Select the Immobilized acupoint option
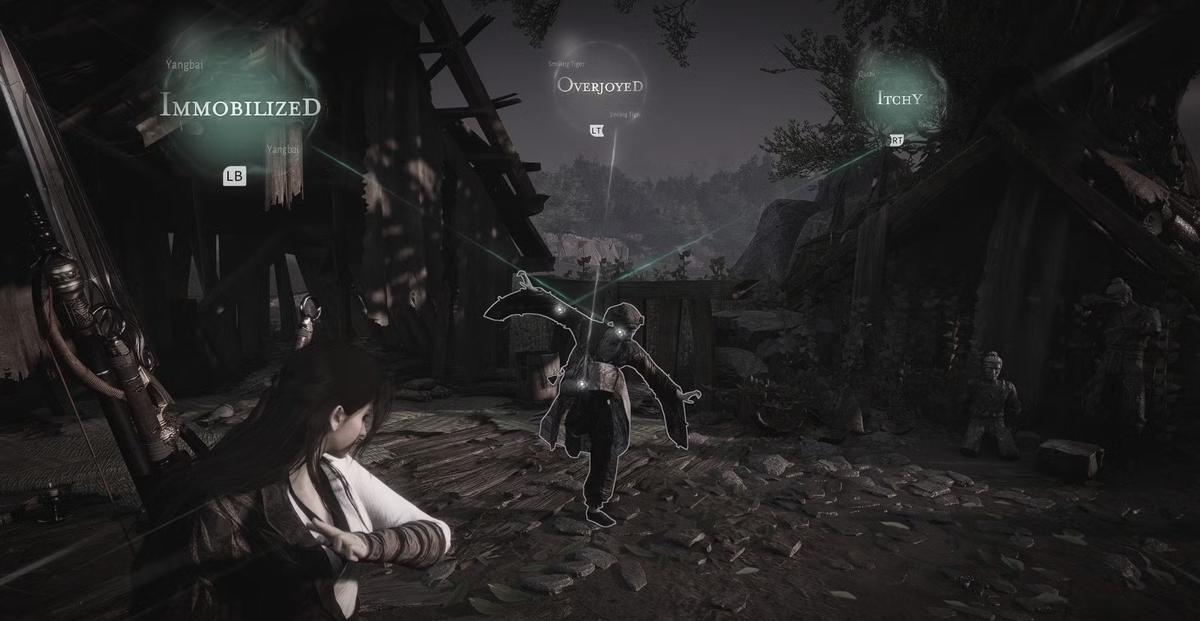 tap(241, 105)
